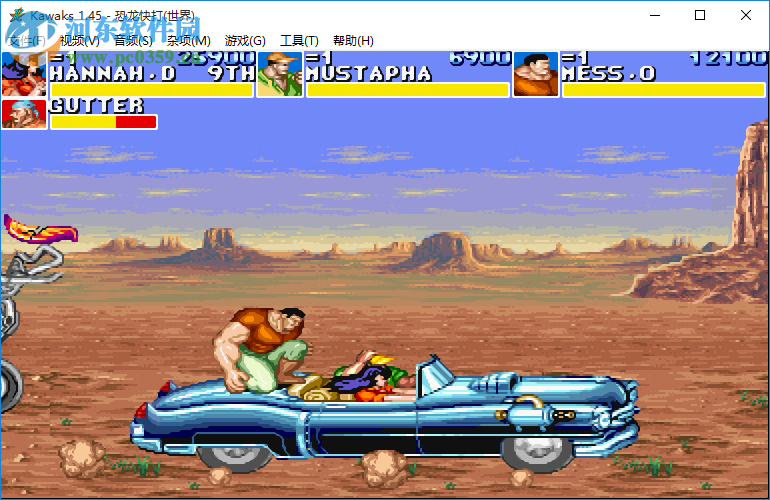Screen dimensions: 770x500
Task: Open the 游戏(G) menu
Action: point(245,41)
